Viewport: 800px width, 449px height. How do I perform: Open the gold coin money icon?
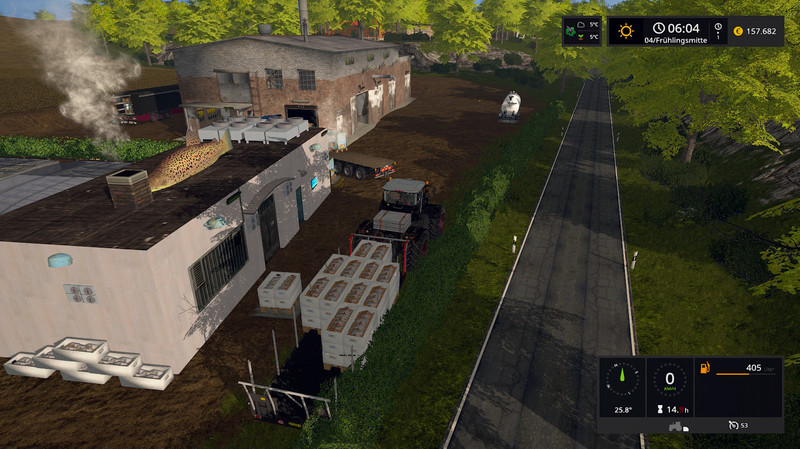click(x=737, y=31)
